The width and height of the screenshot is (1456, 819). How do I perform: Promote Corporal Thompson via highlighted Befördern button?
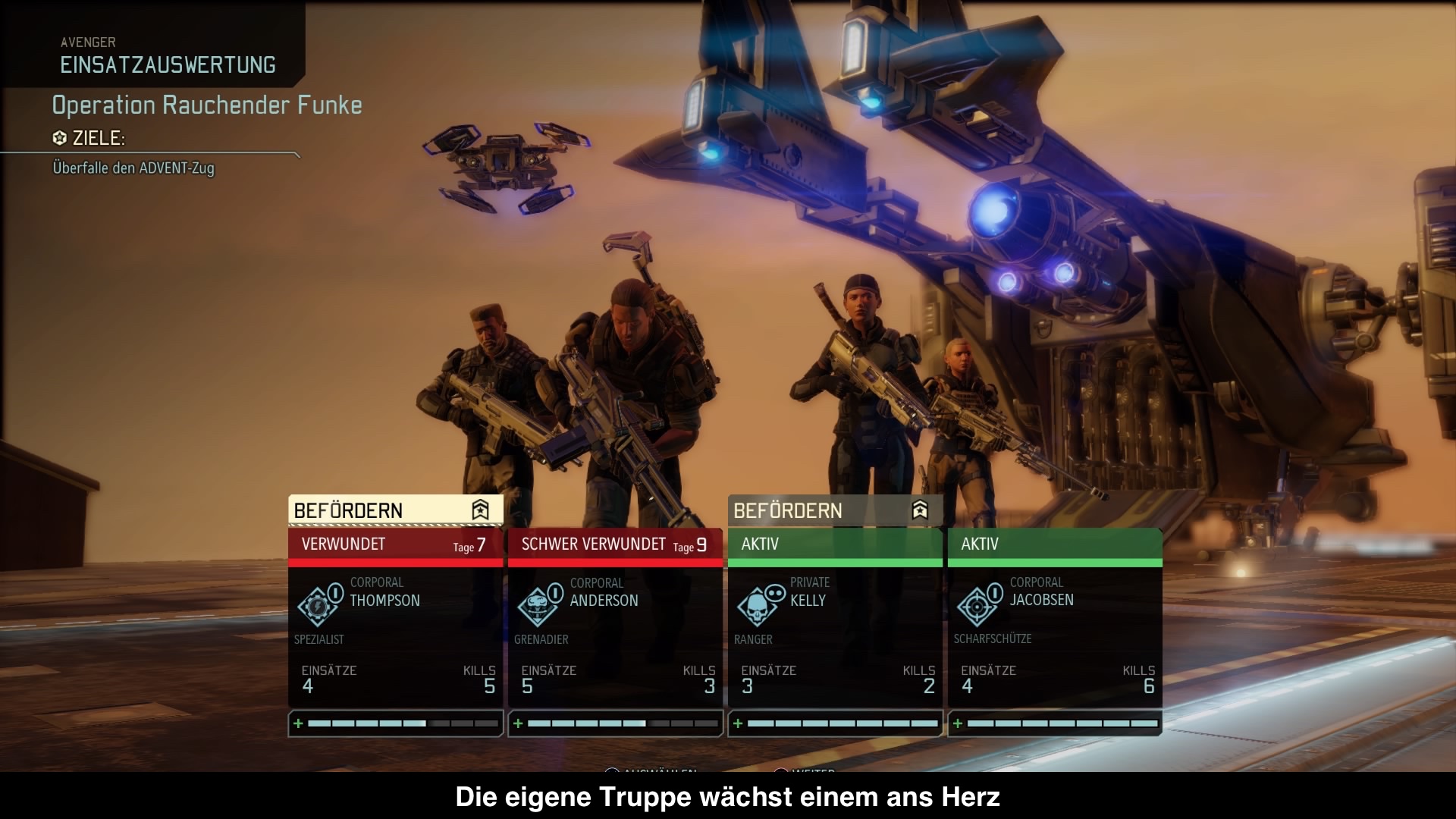coord(395,510)
